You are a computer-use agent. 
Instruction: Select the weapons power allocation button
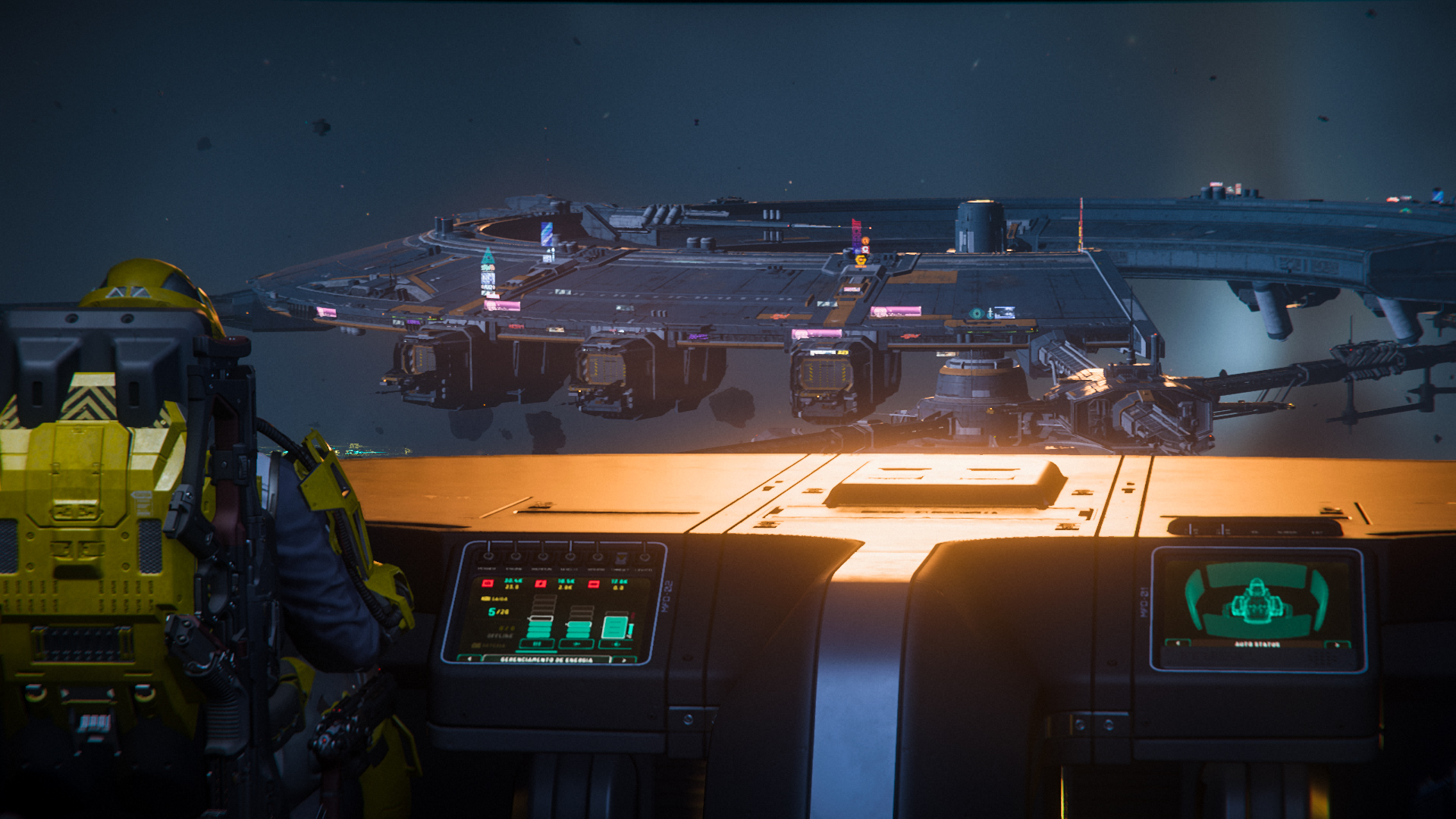(537, 644)
